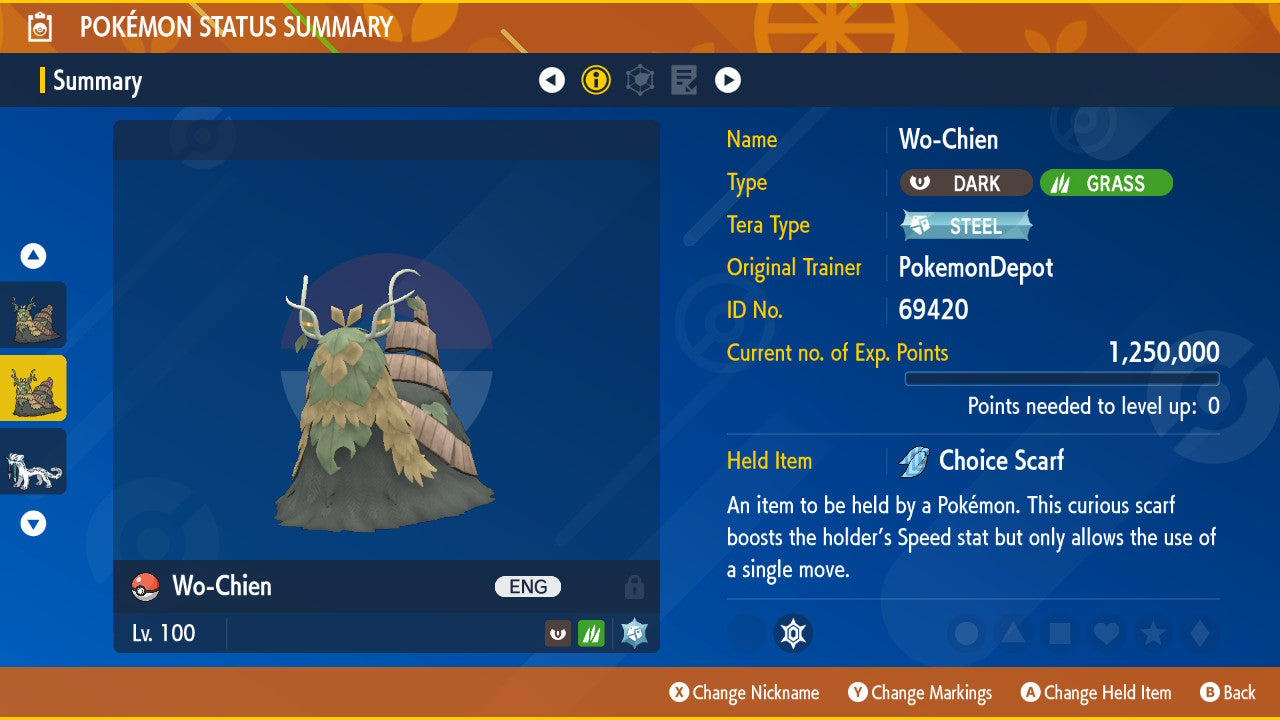Go to the previous summary page arrow

(x=552, y=80)
